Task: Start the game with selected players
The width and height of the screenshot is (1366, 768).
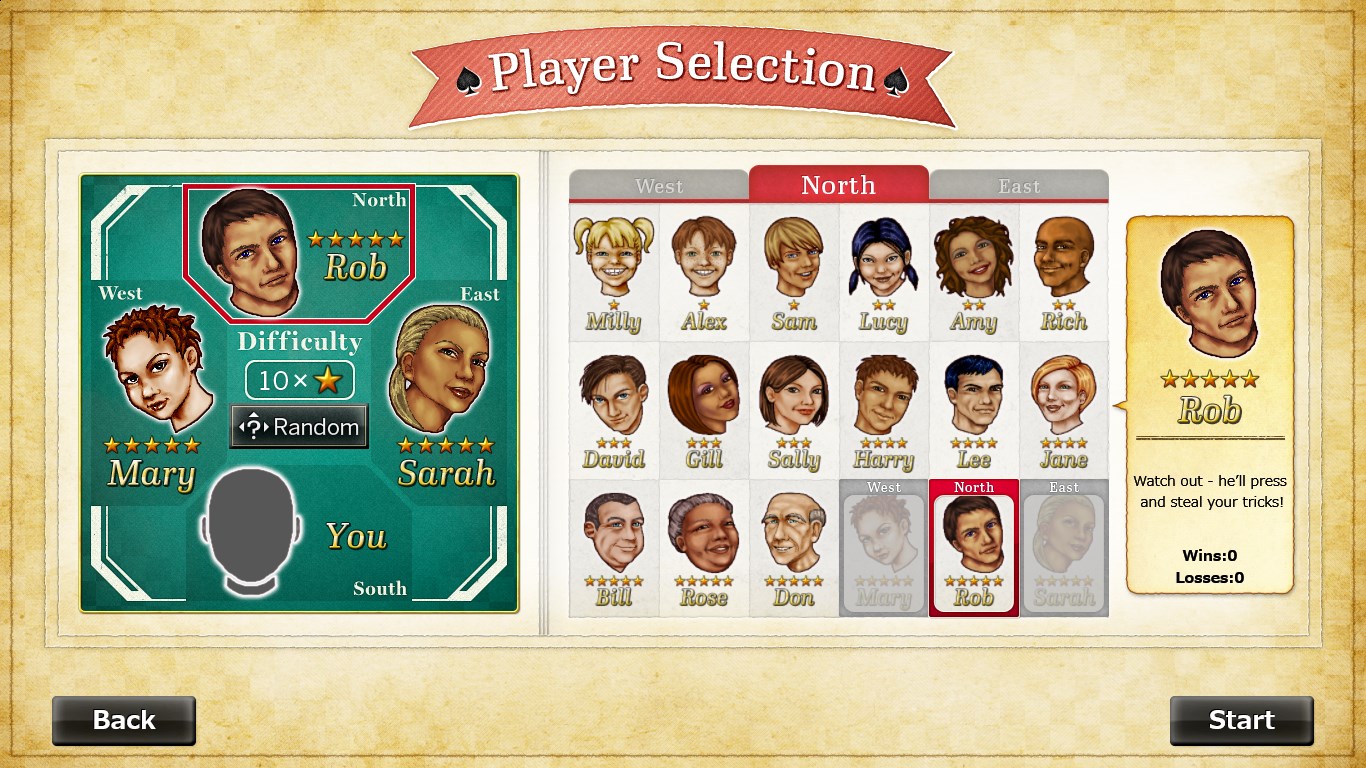Action: tap(1241, 720)
